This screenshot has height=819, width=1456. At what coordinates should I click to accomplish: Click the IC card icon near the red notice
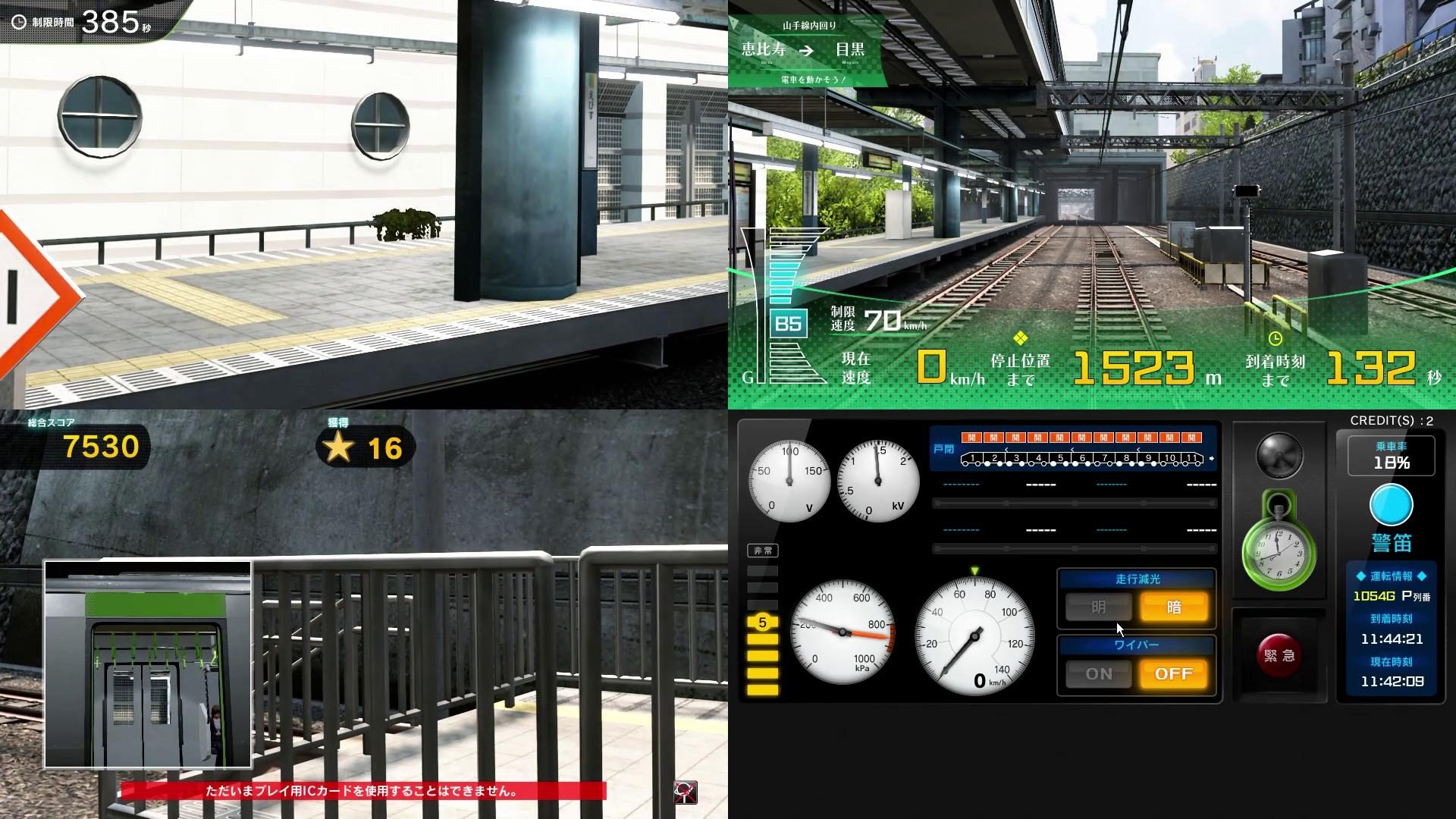(x=685, y=792)
